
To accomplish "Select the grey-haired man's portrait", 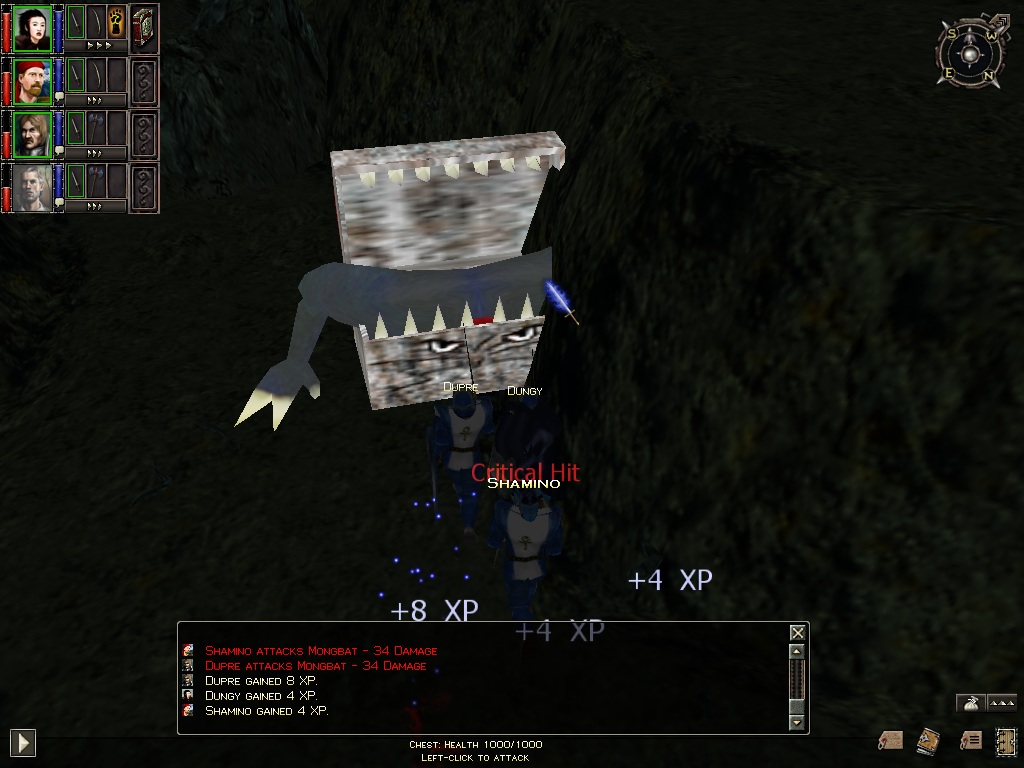I will [x=32, y=187].
